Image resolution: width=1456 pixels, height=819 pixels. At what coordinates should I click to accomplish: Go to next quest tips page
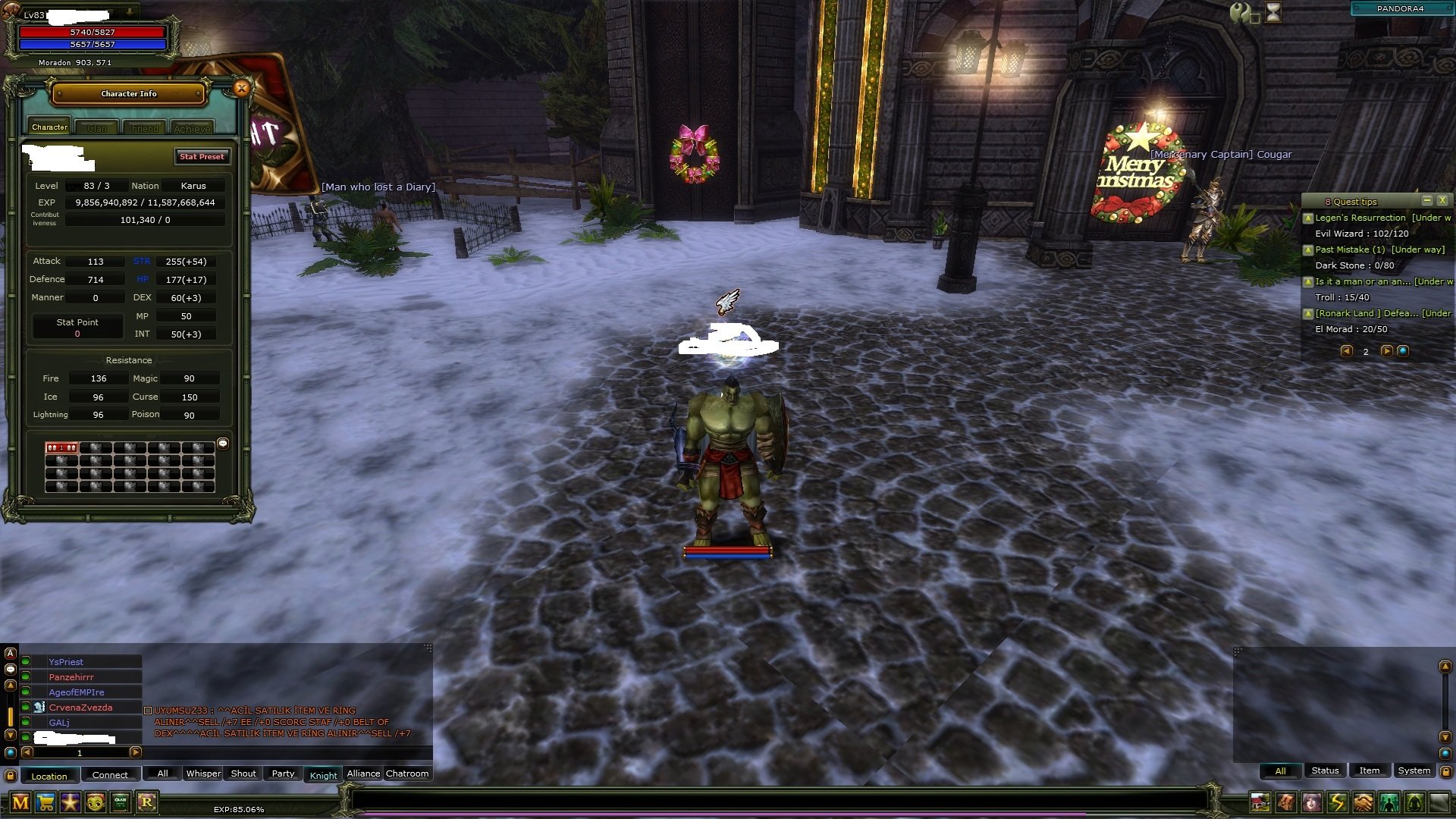click(1386, 351)
